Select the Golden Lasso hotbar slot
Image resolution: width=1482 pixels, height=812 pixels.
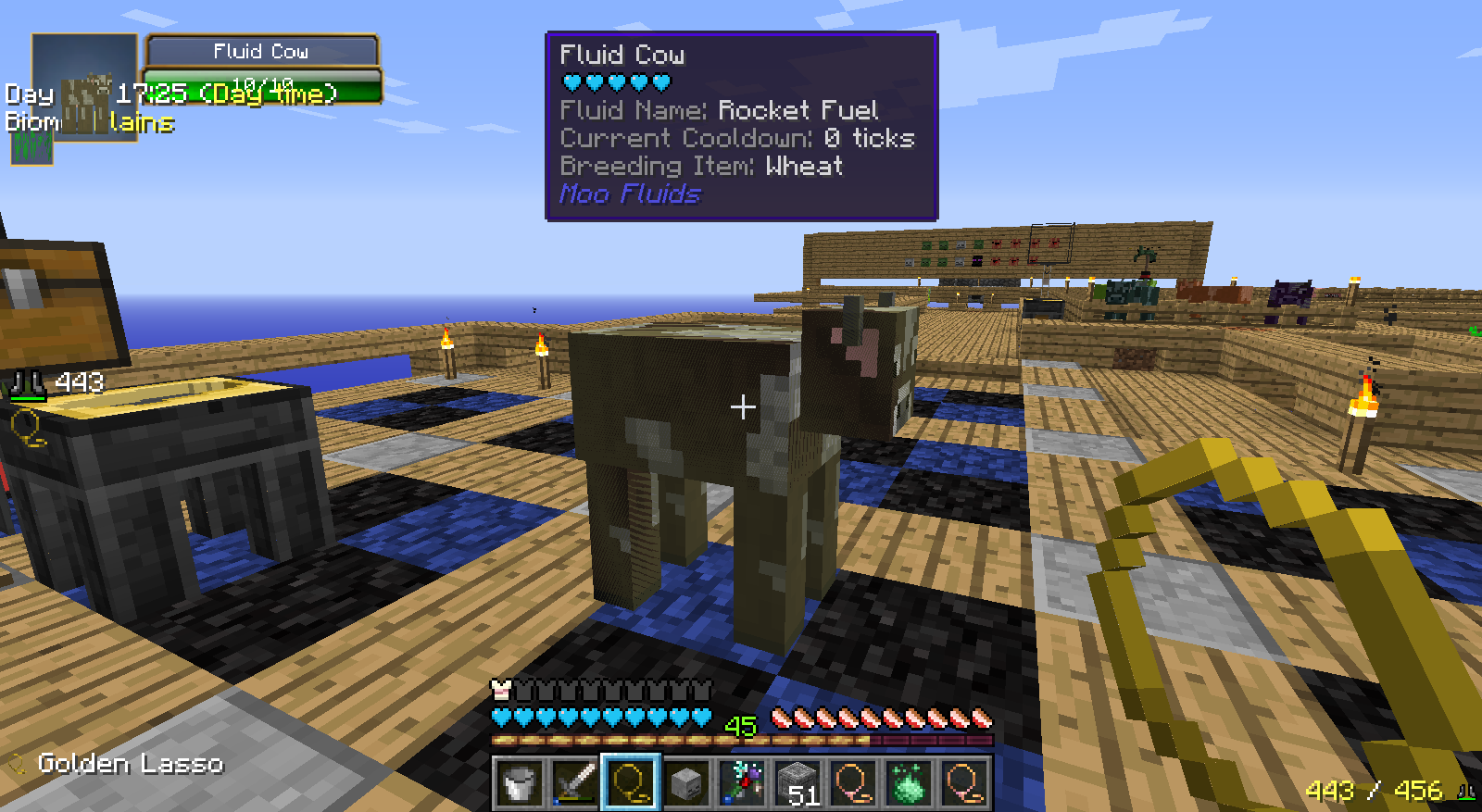tap(631, 783)
